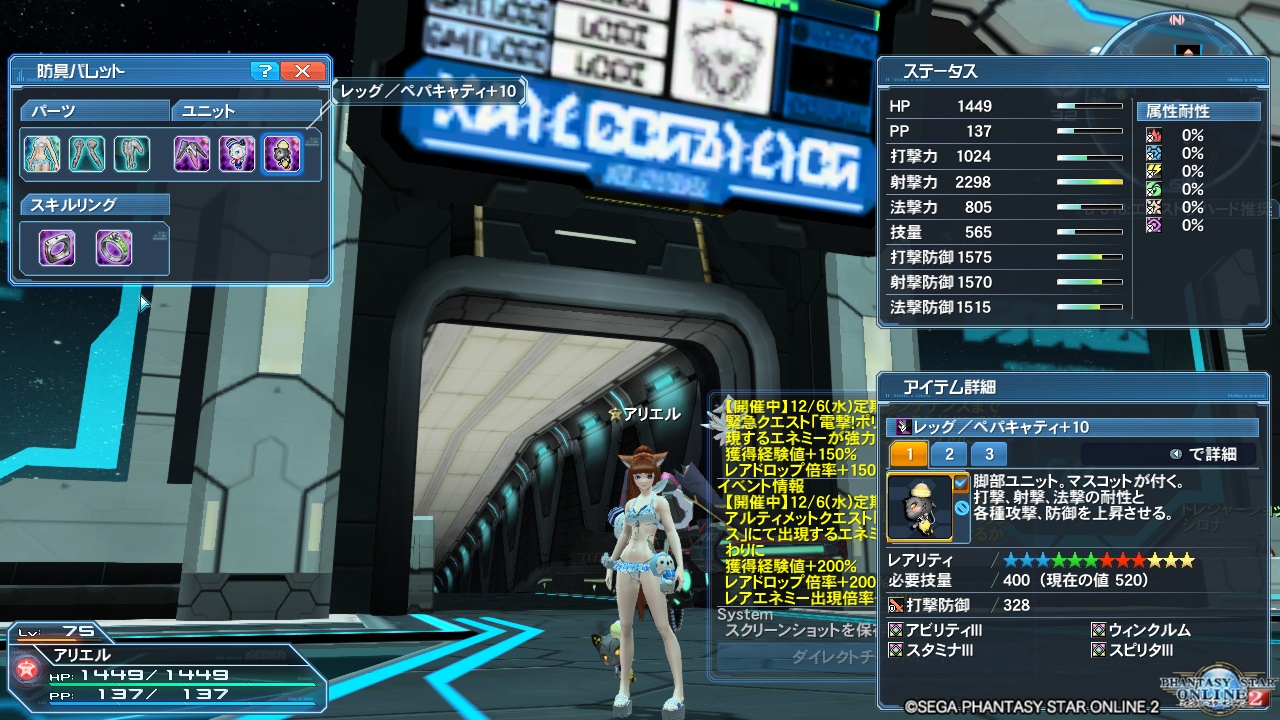The image size is (1280, 720).
Task: Switch to tab 2 in item details
Action: [x=948, y=453]
